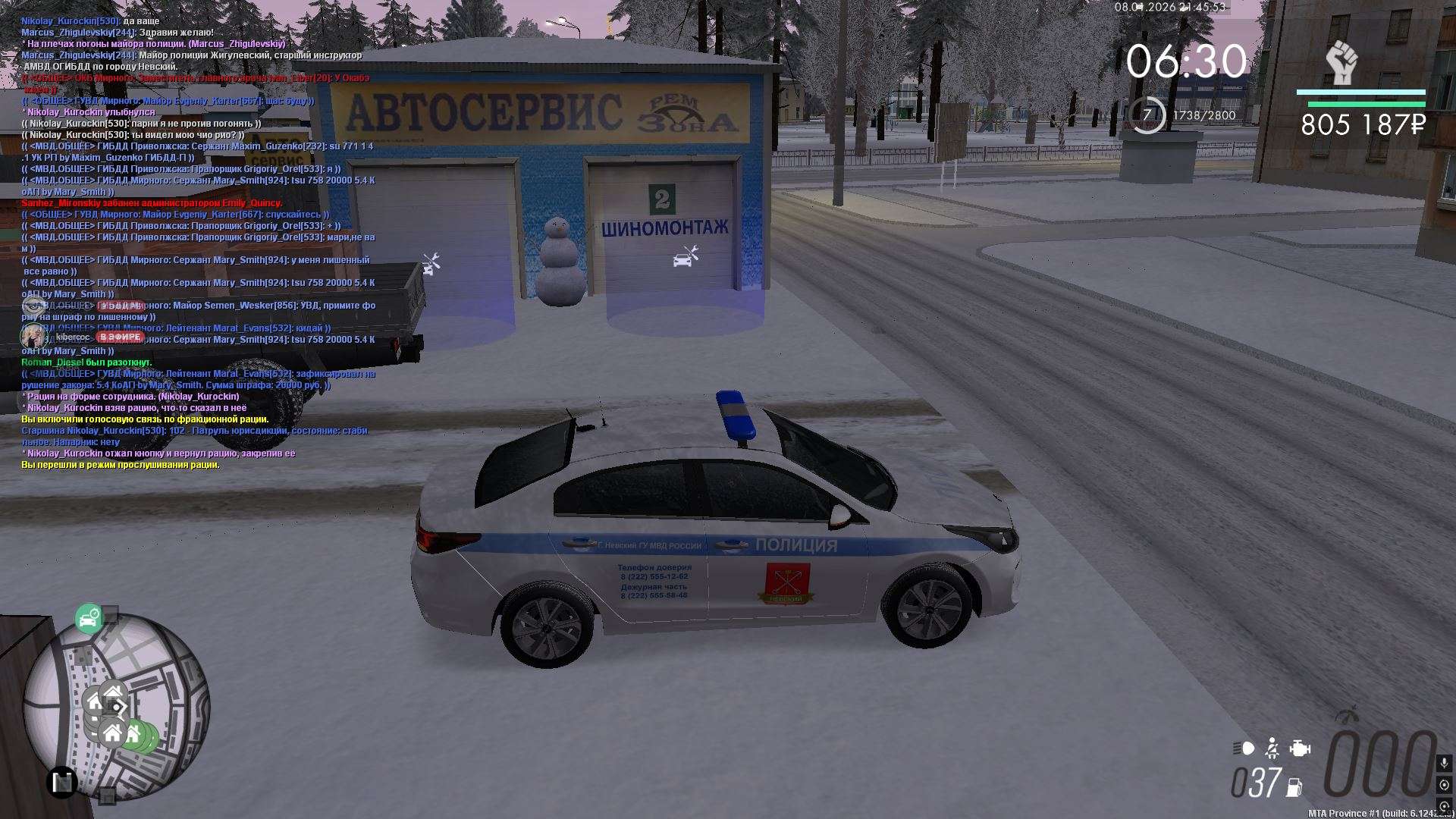Click the circular city minimap
This screenshot has height=819, width=1456.
[115, 705]
